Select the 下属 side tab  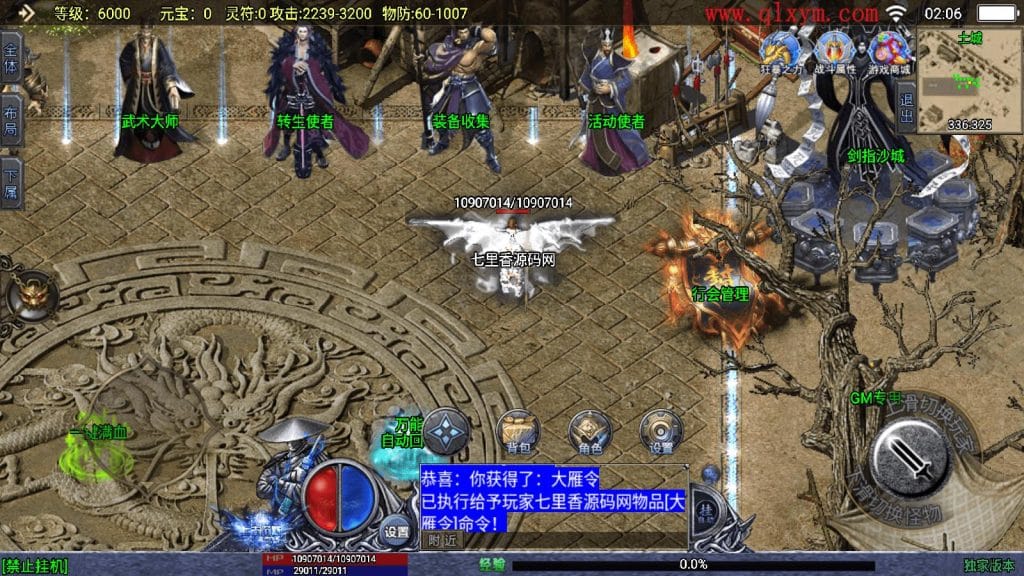coord(11,182)
